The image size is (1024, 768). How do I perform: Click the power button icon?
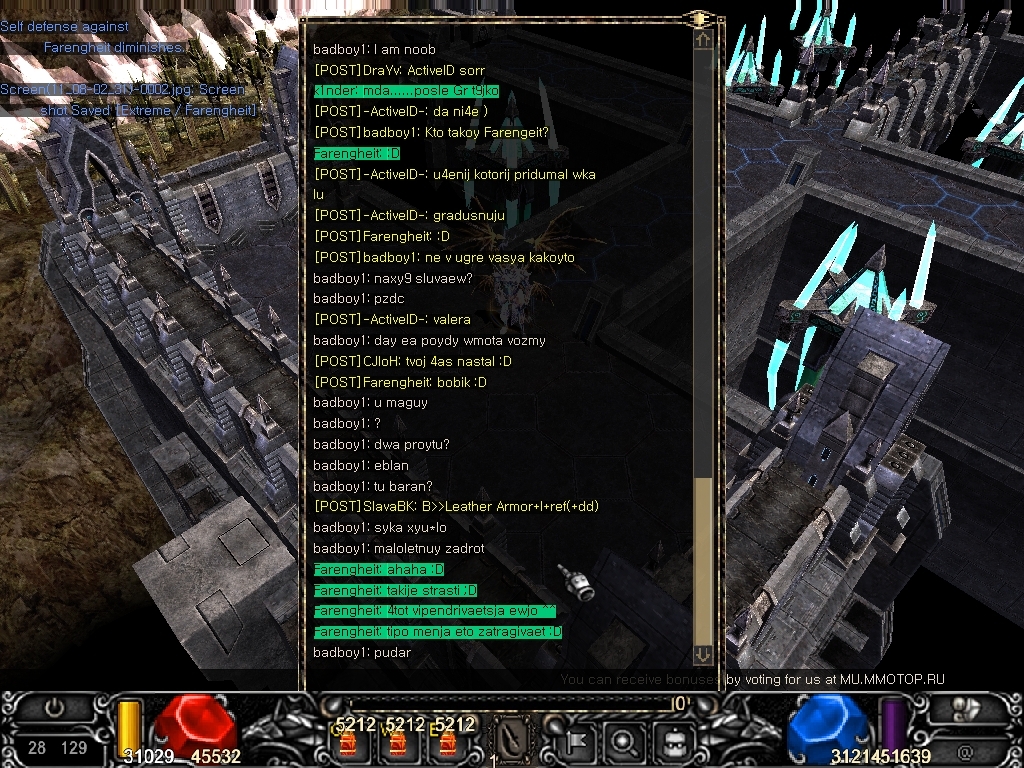click(53, 709)
